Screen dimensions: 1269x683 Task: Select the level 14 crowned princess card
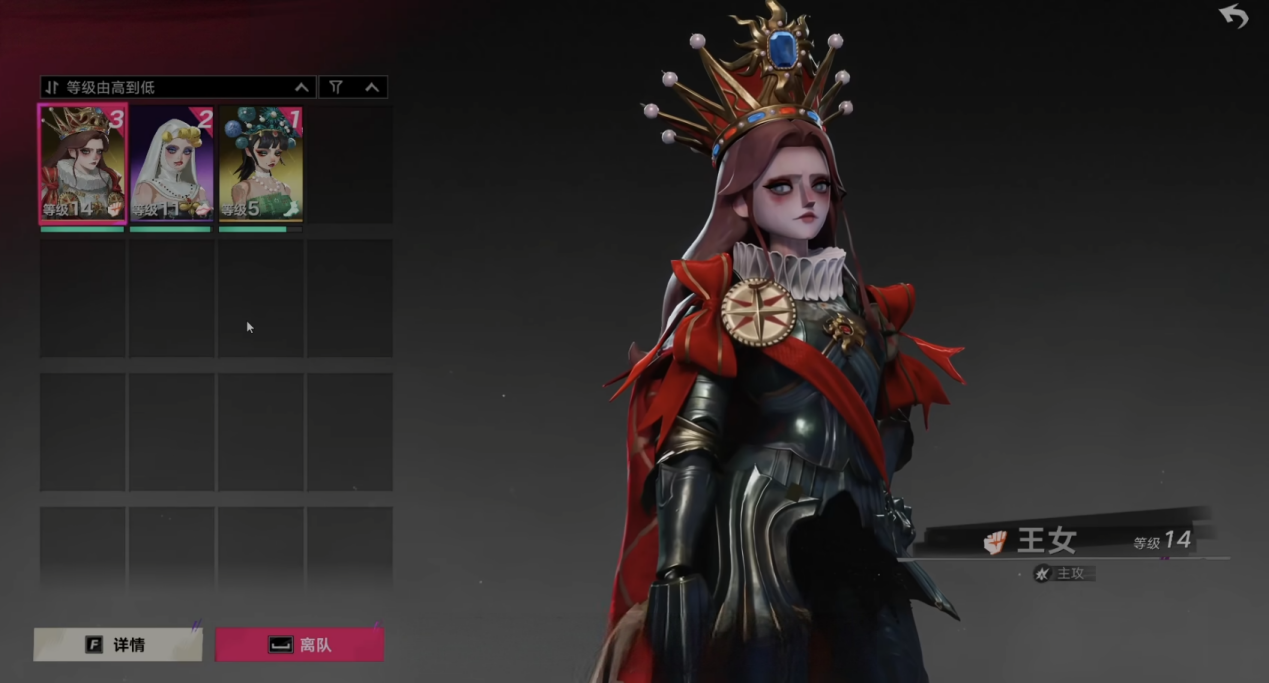(82, 163)
